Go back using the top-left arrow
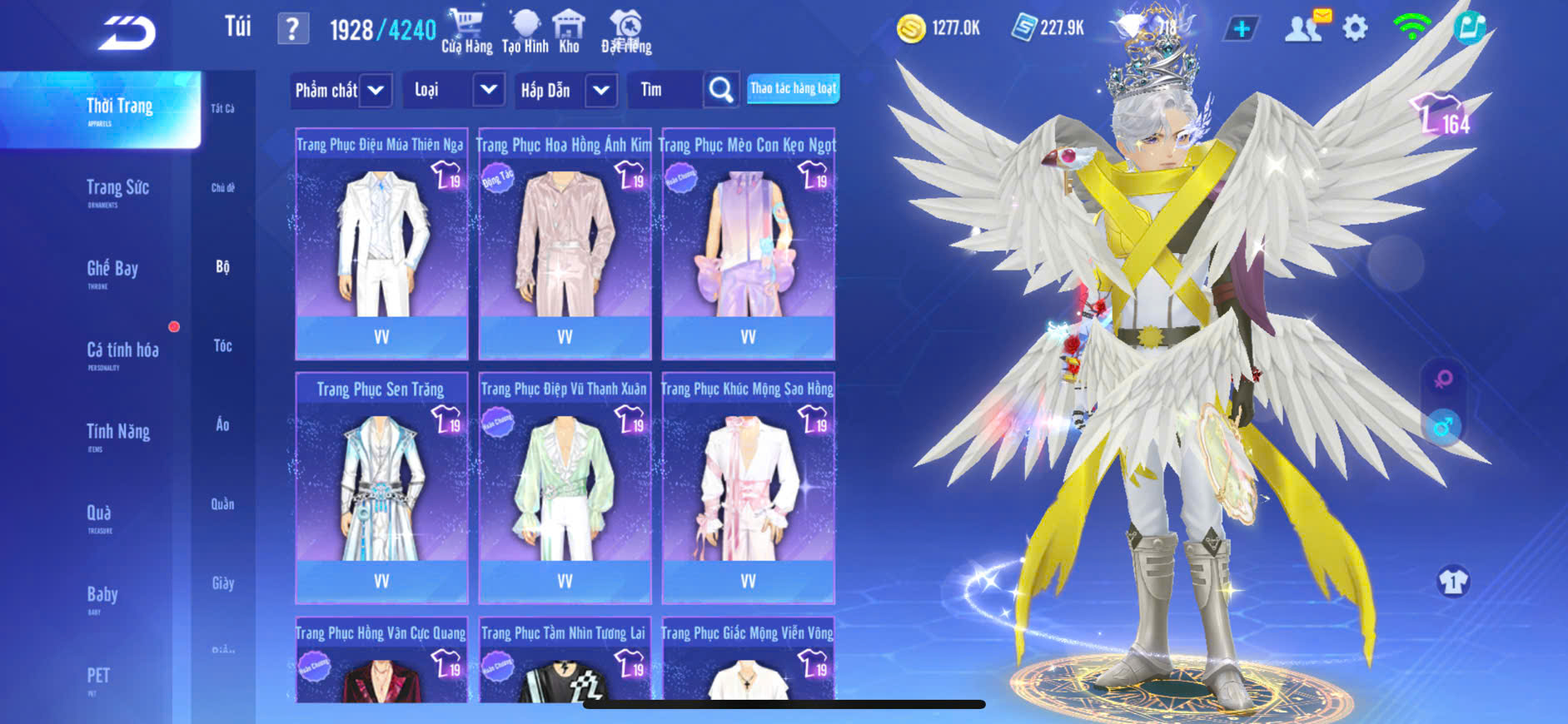 pyautogui.click(x=127, y=33)
